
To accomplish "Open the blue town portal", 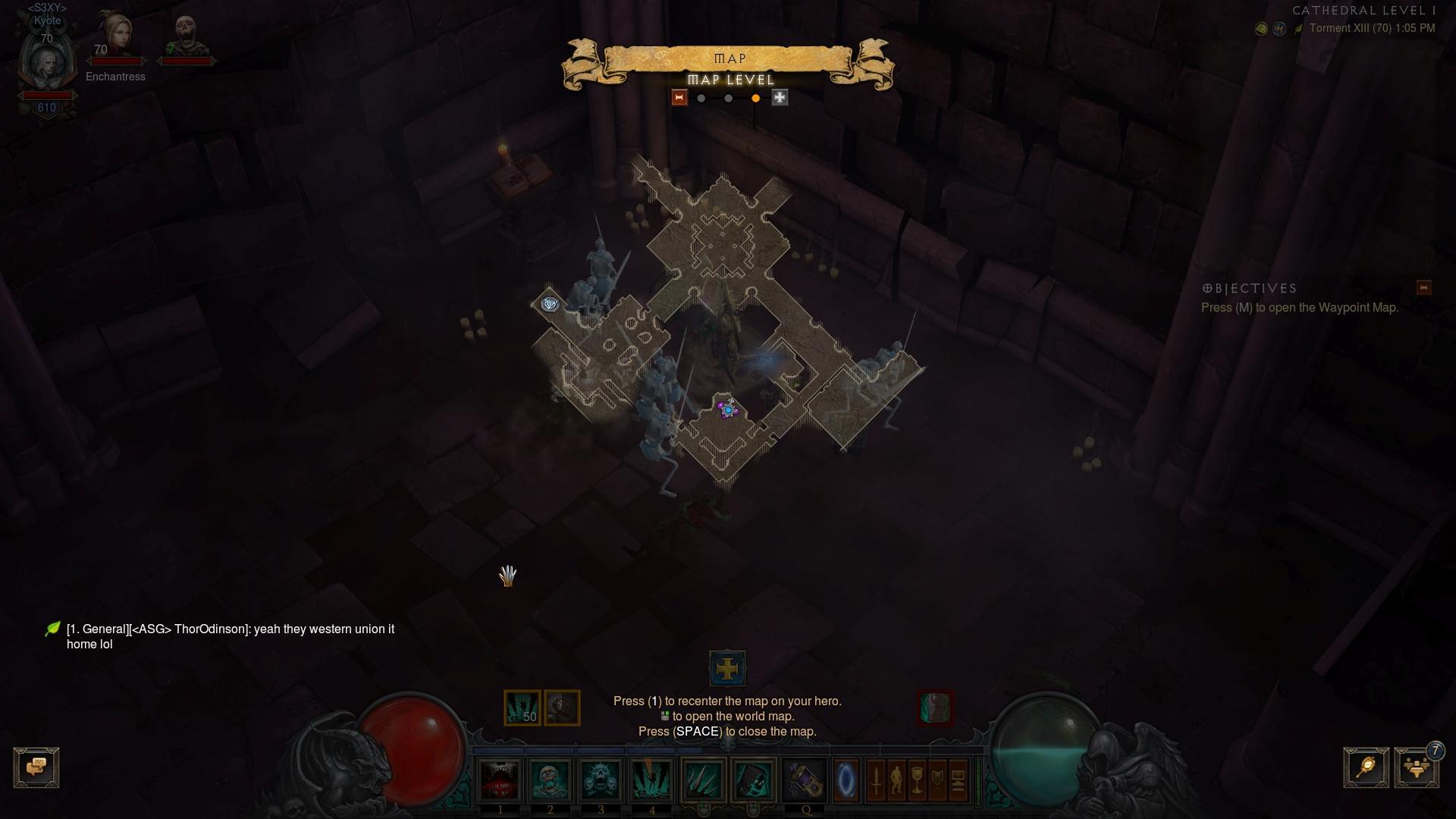I will (x=846, y=780).
